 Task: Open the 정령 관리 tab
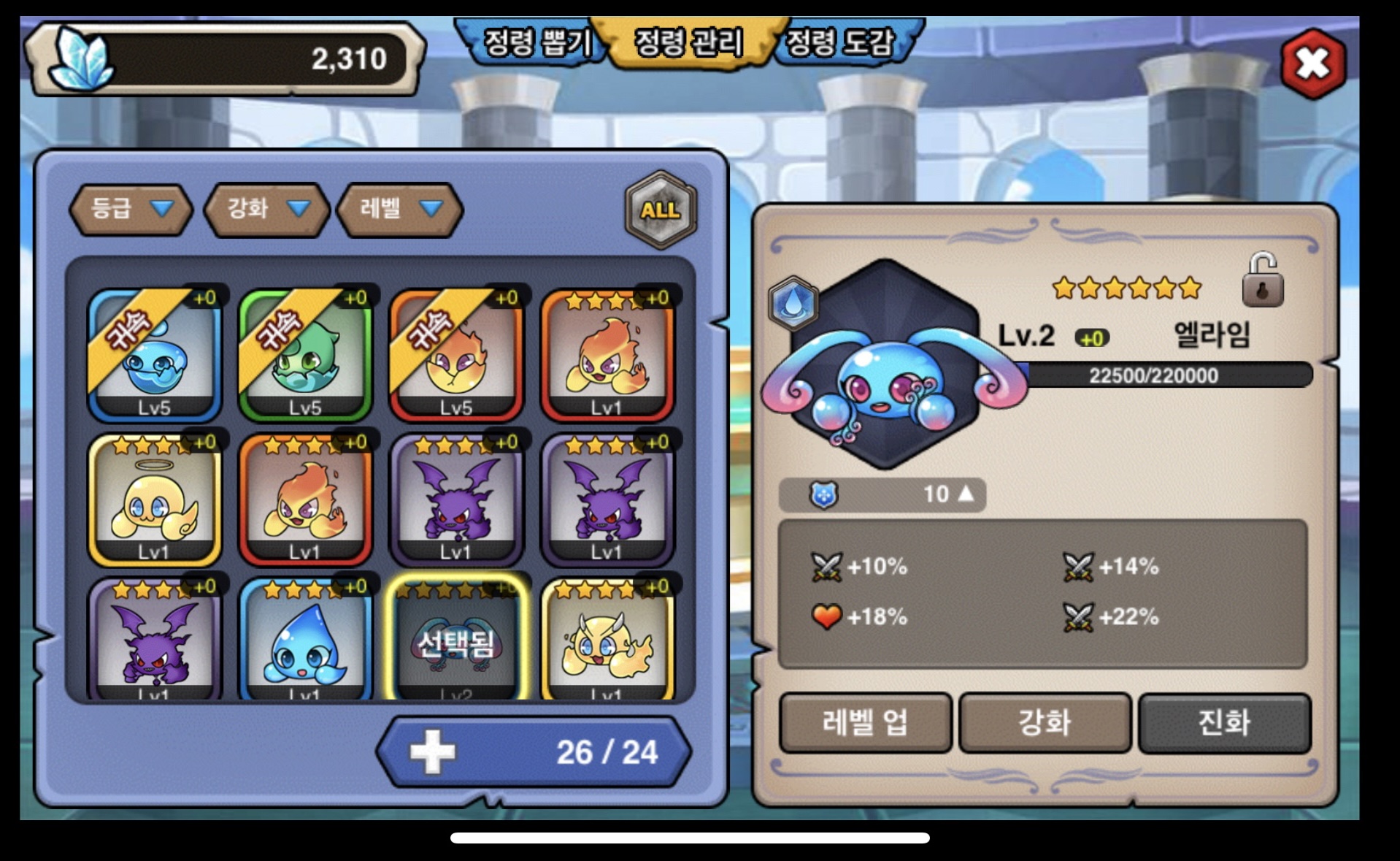688,42
